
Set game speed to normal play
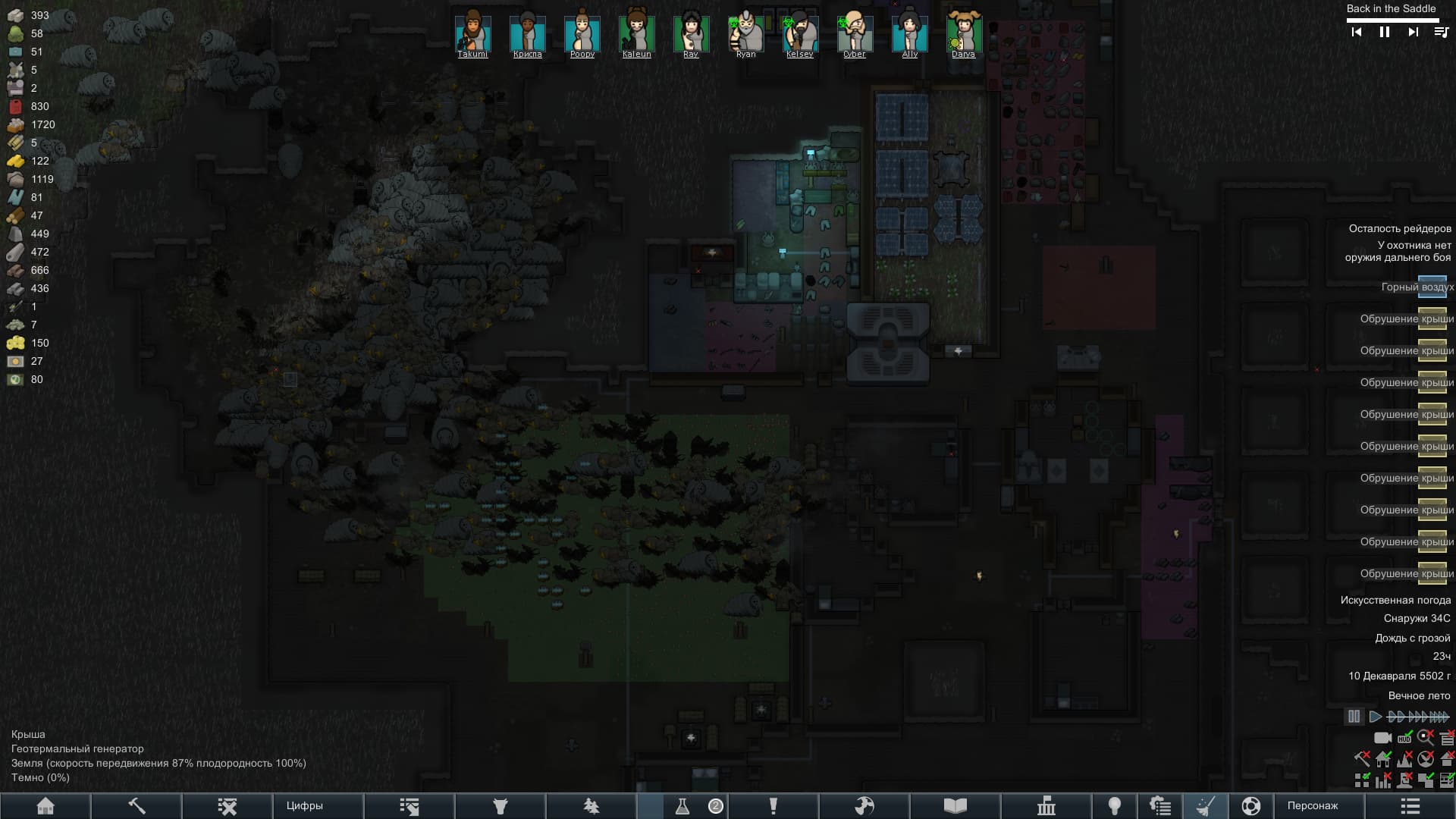(x=1375, y=716)
